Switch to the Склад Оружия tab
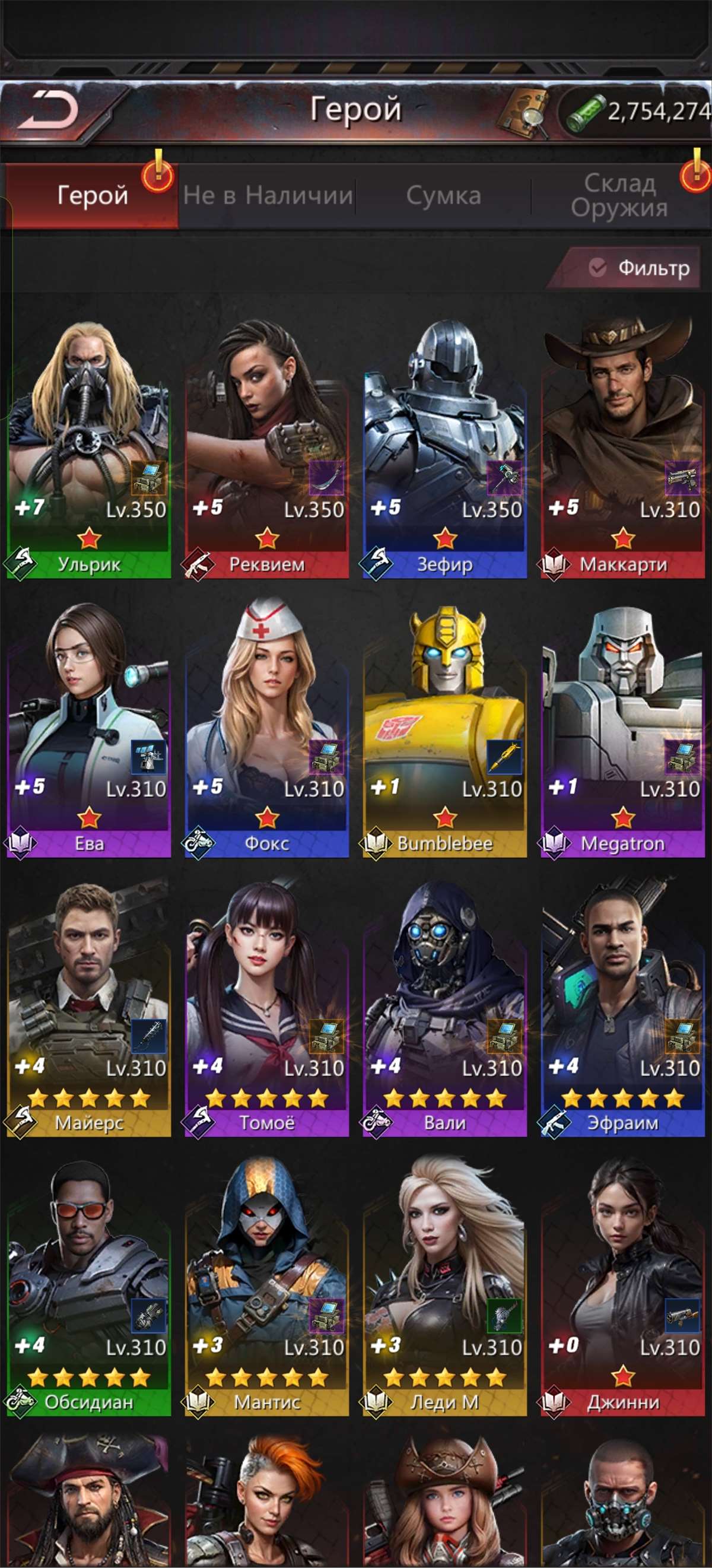712x1568 pixels. (619, 195)
